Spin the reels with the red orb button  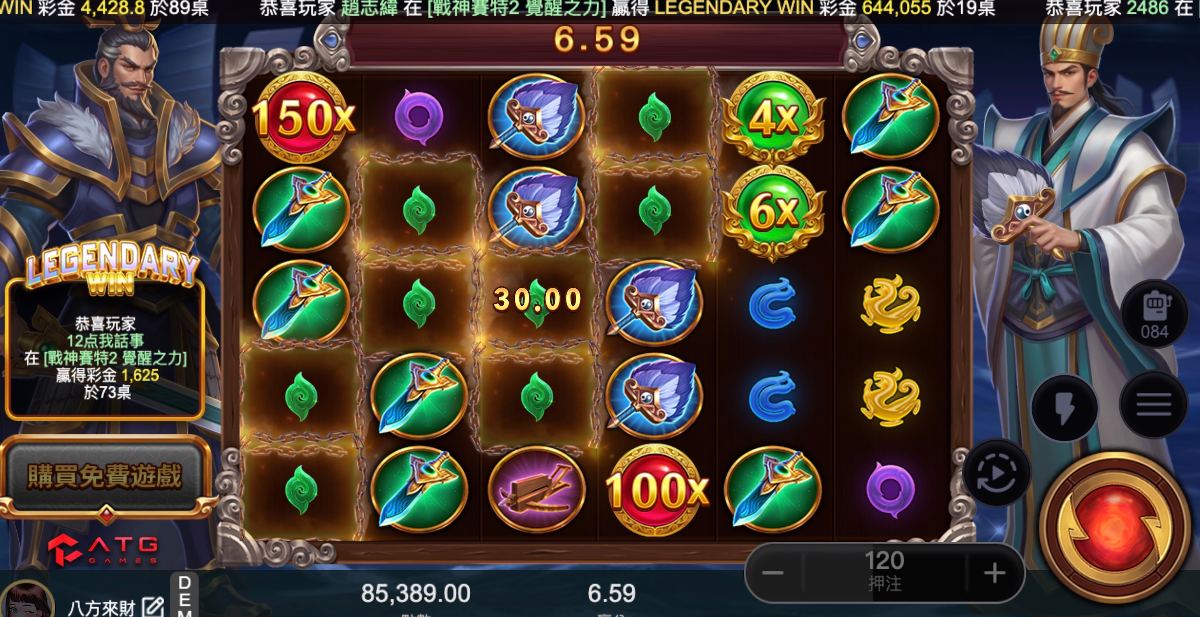(1114, 527)
